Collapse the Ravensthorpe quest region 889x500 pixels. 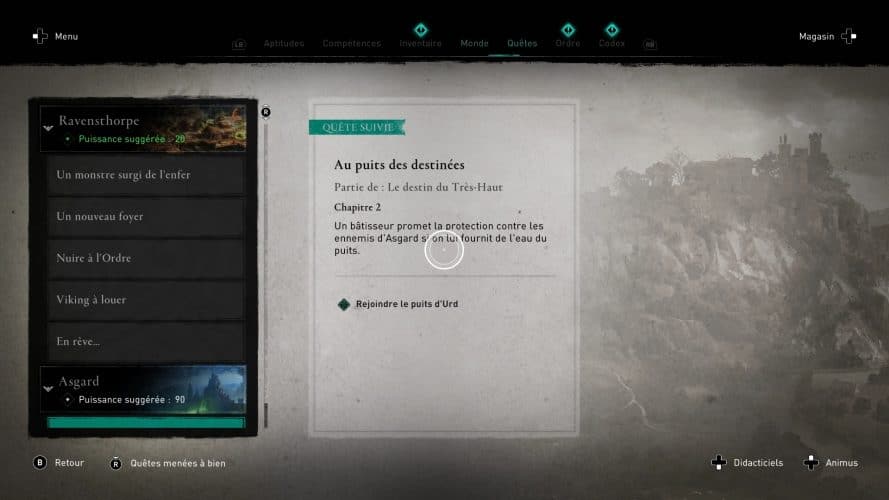47,128
